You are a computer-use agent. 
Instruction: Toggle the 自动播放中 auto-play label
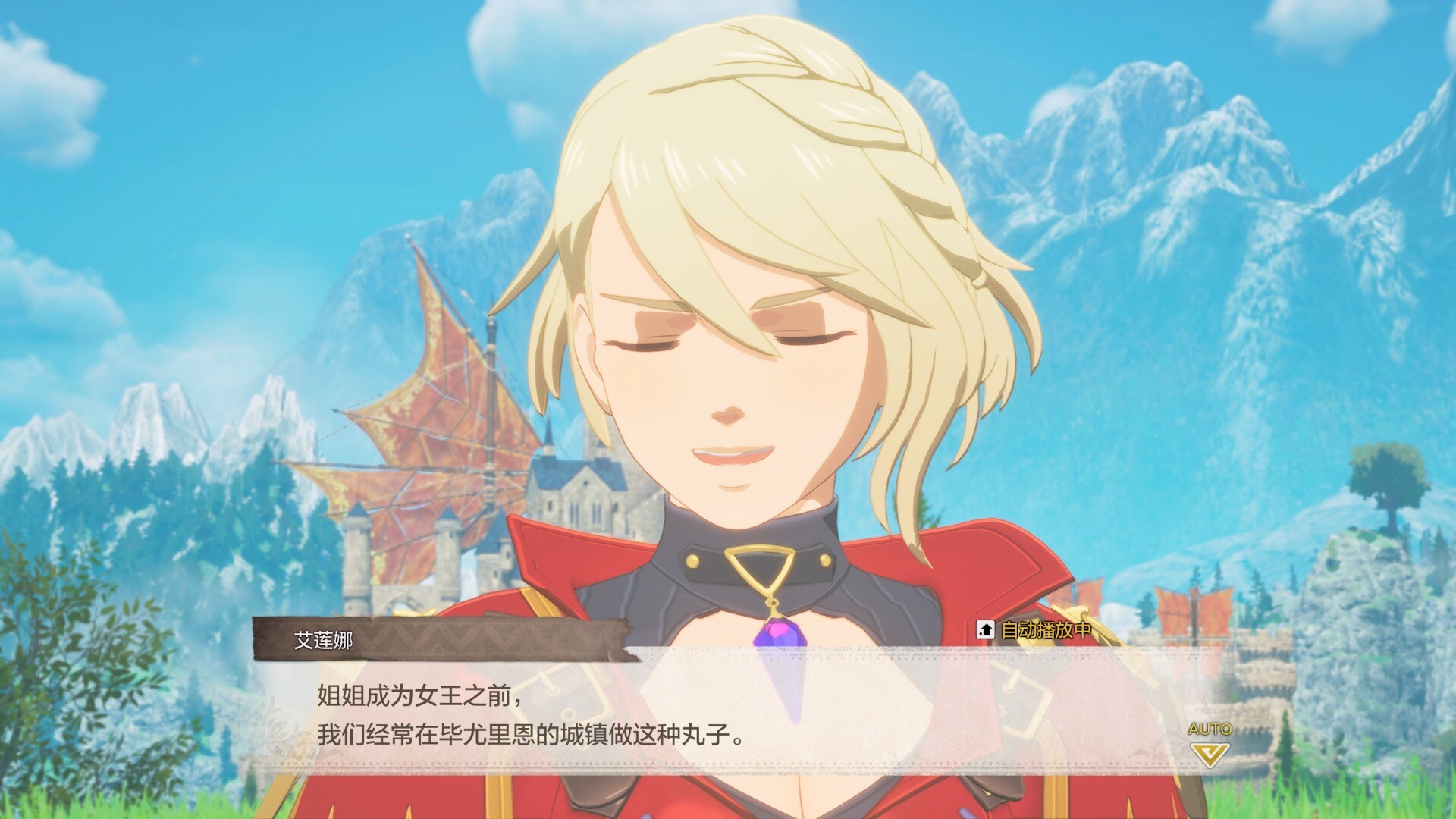(1035, 629)
